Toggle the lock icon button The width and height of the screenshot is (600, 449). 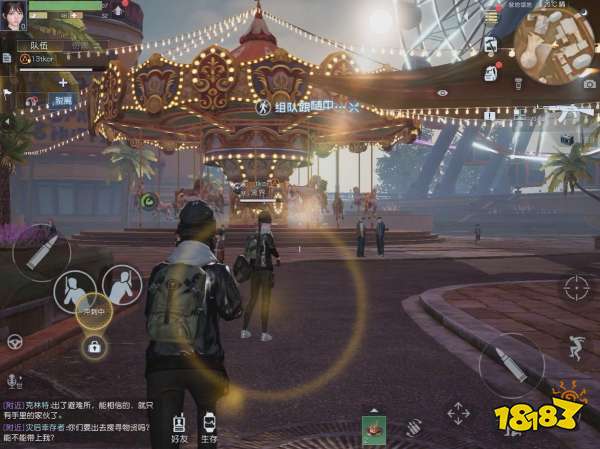94,347
